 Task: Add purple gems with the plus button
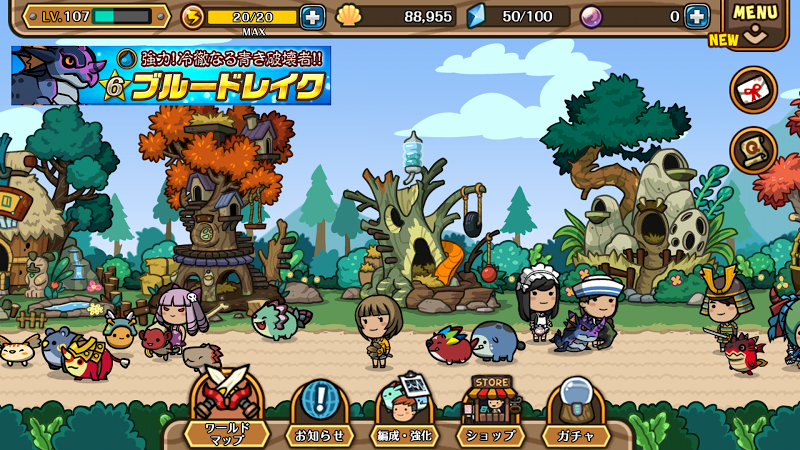pos(697,17)
